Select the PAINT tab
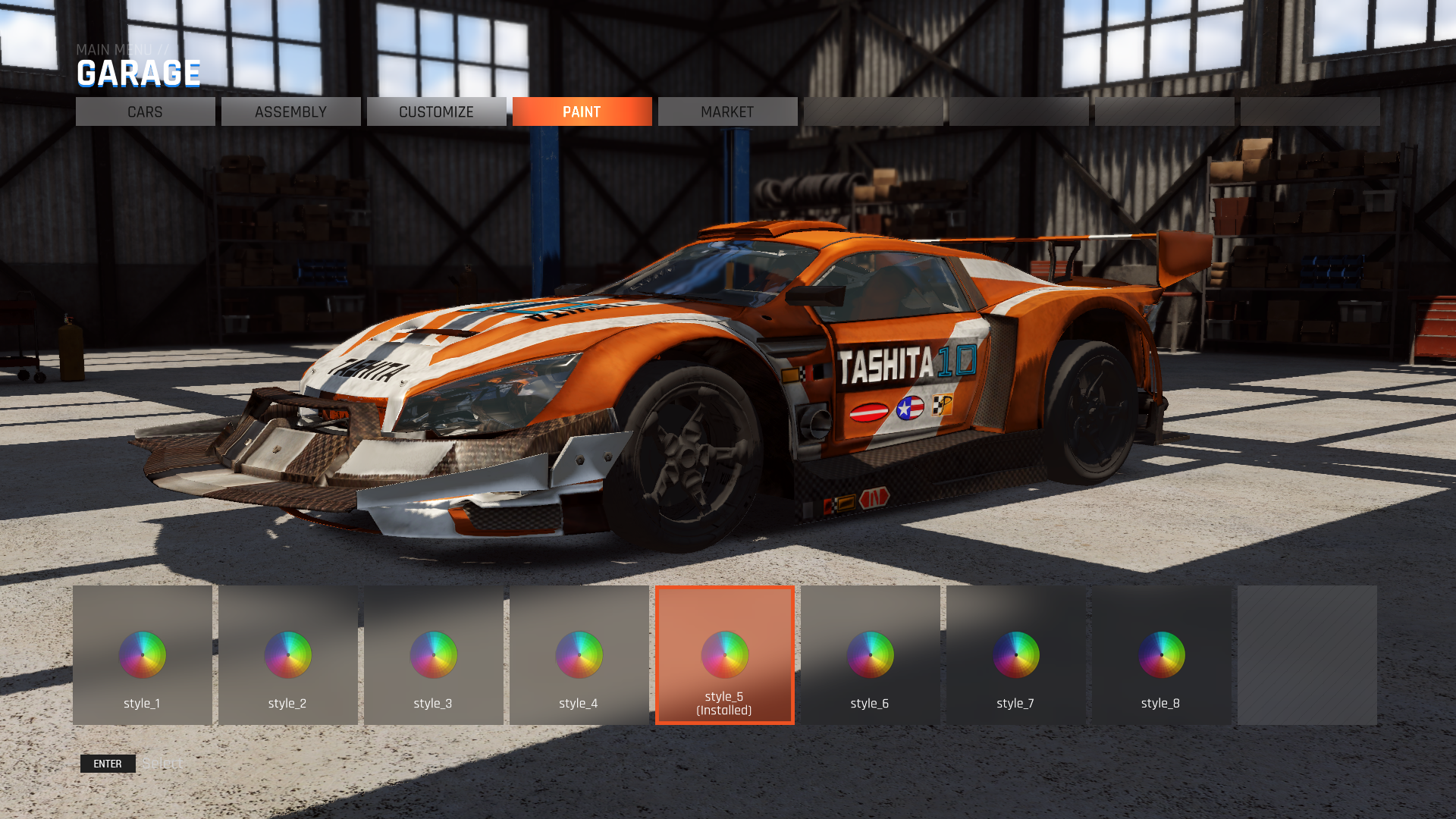 click(582, 111)
